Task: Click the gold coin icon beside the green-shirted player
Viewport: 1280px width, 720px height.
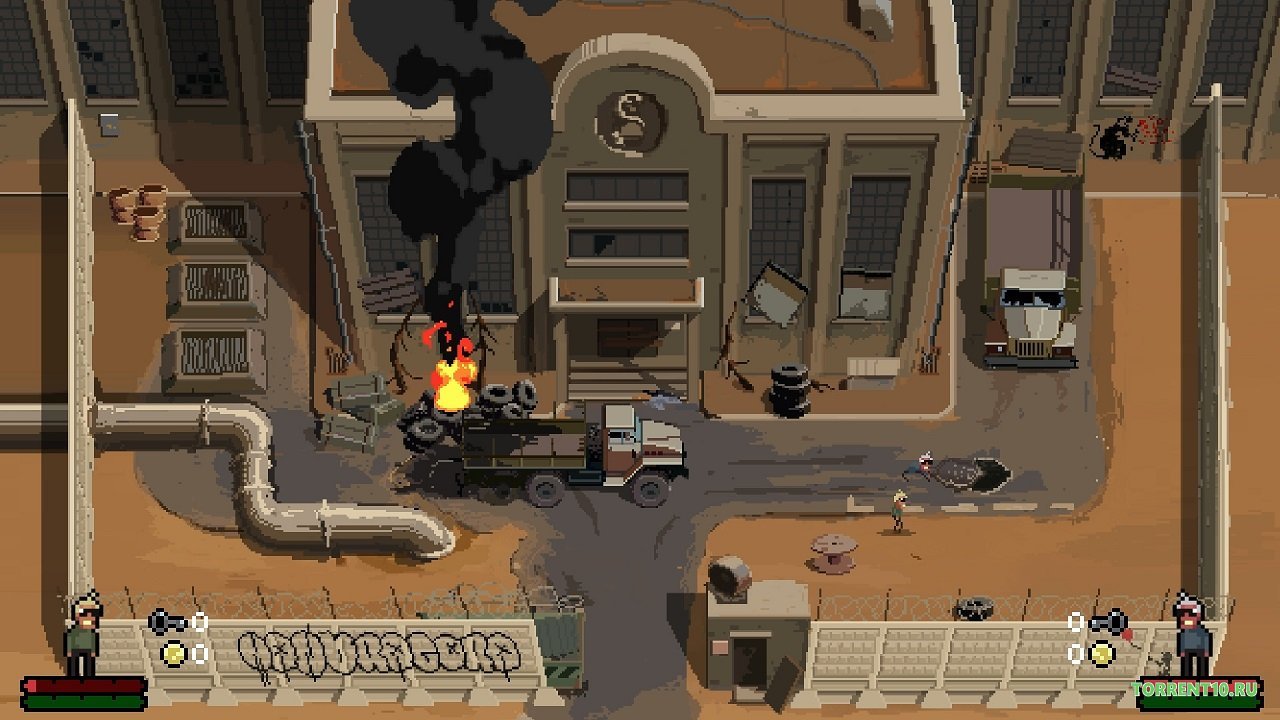Action: coord(174,653)
